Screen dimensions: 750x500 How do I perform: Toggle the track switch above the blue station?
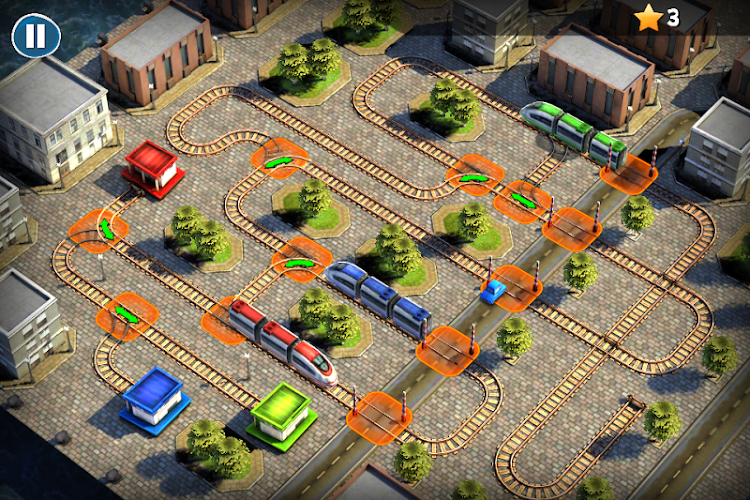click(127, 314)
